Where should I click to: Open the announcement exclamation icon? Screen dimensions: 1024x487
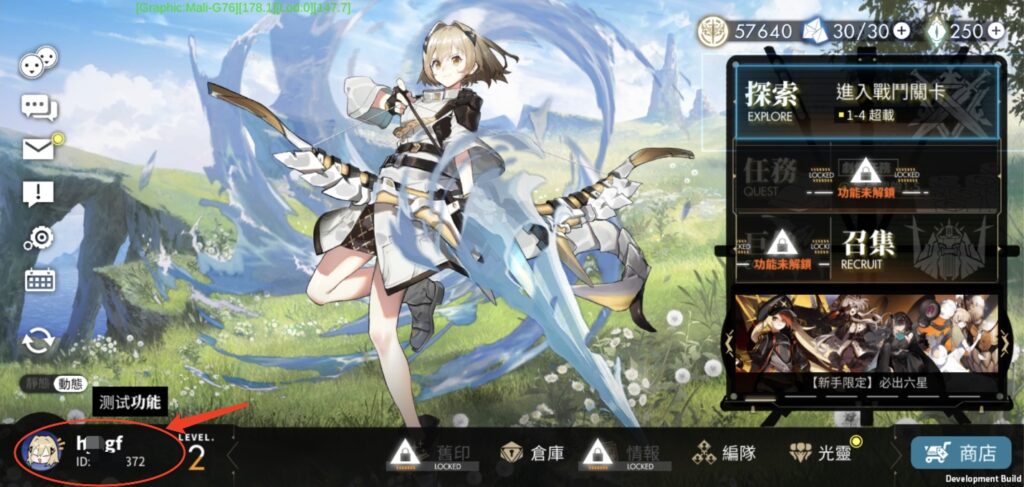(x=38, y=194)
